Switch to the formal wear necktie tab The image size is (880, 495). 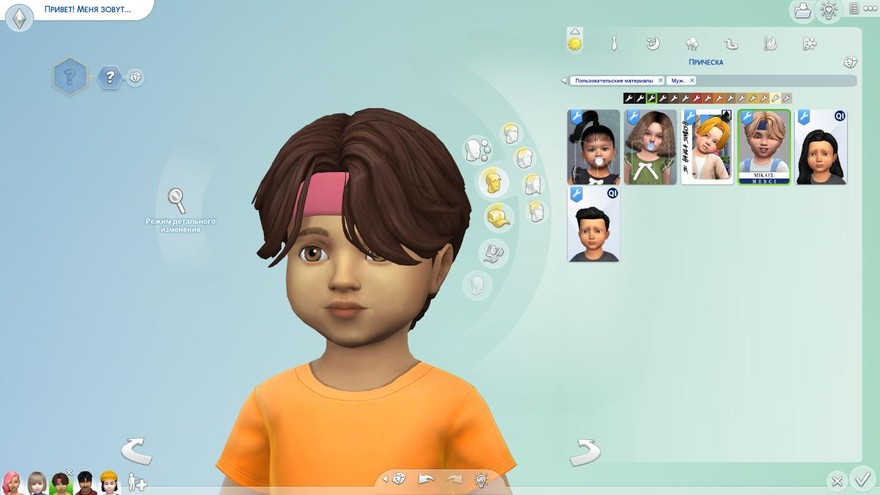pyautogui.click(x=614, y=43)
